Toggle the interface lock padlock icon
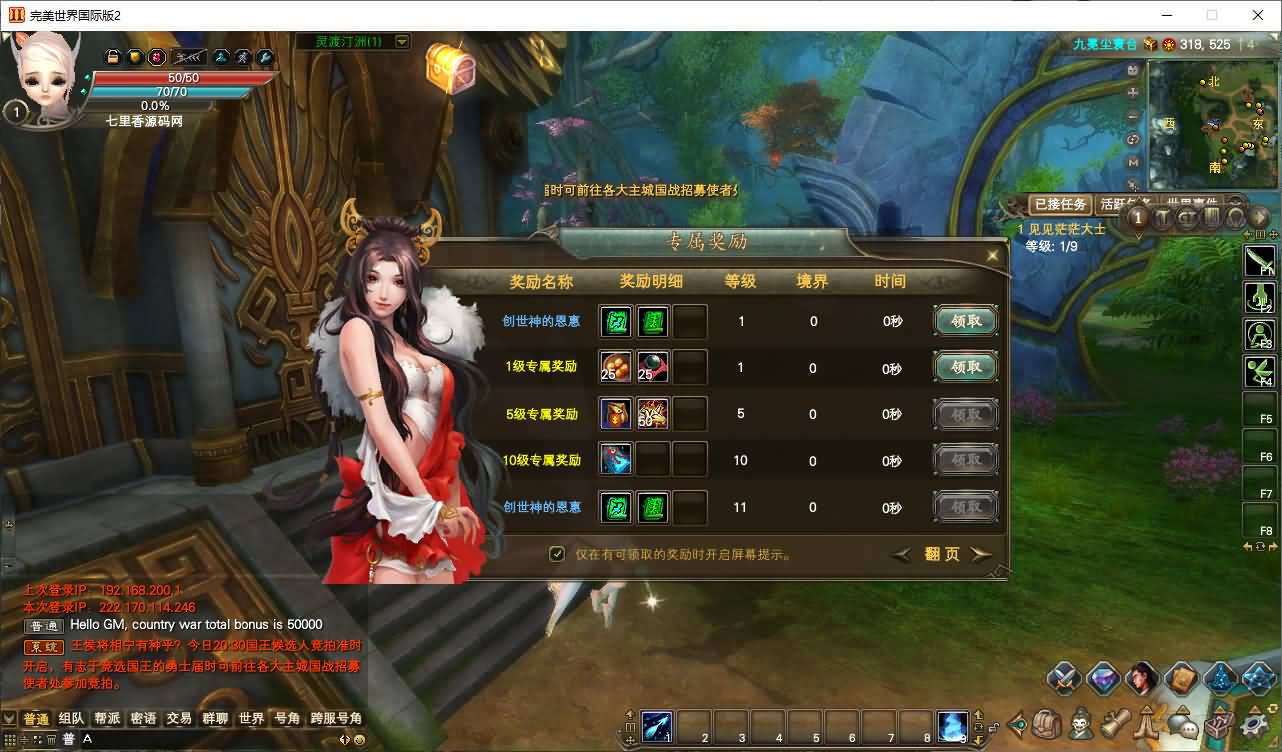 click(x=110, y=57)
